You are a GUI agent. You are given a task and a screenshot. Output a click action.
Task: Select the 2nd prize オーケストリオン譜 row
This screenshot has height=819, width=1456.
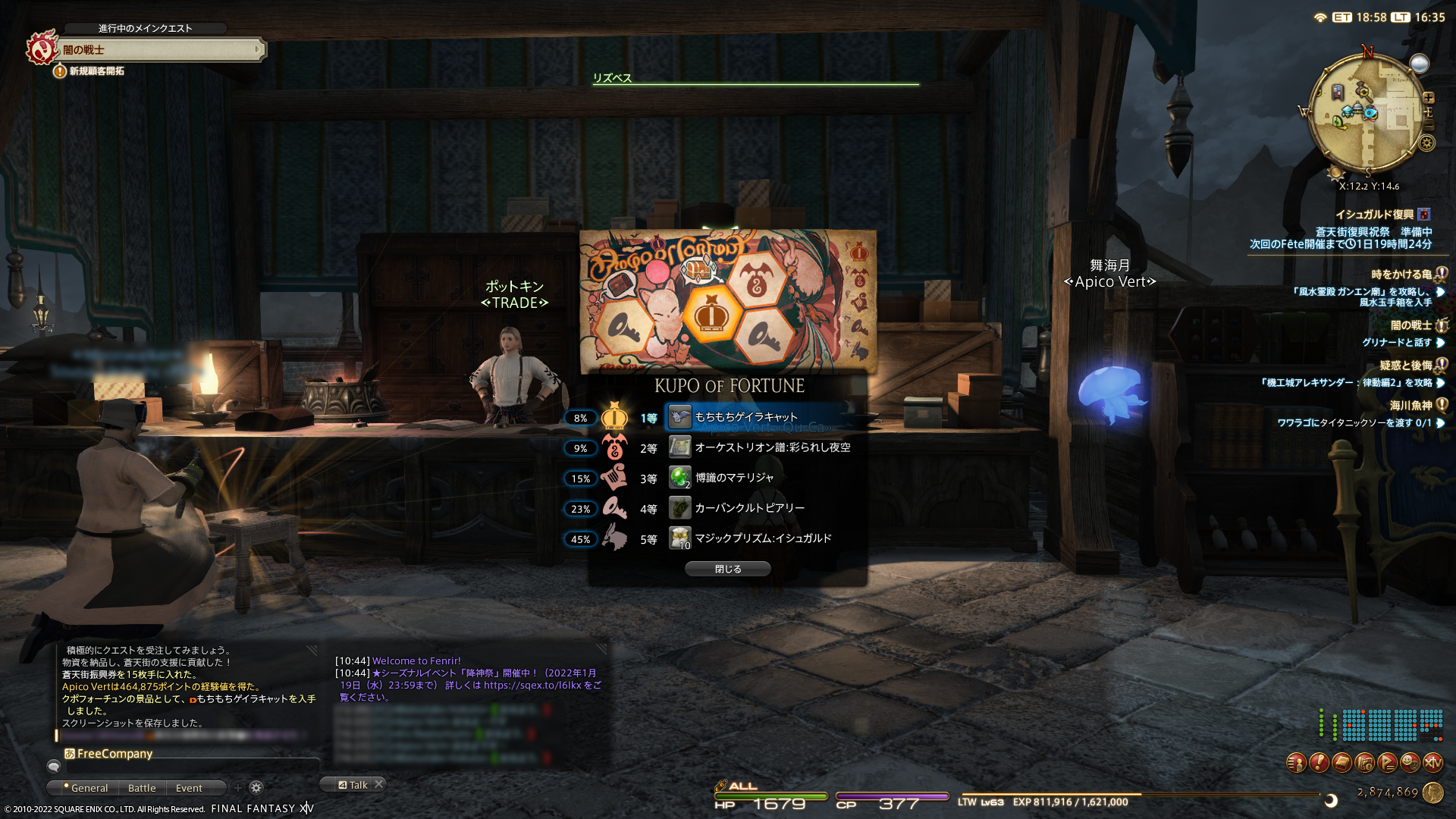[x=772, y=447]
